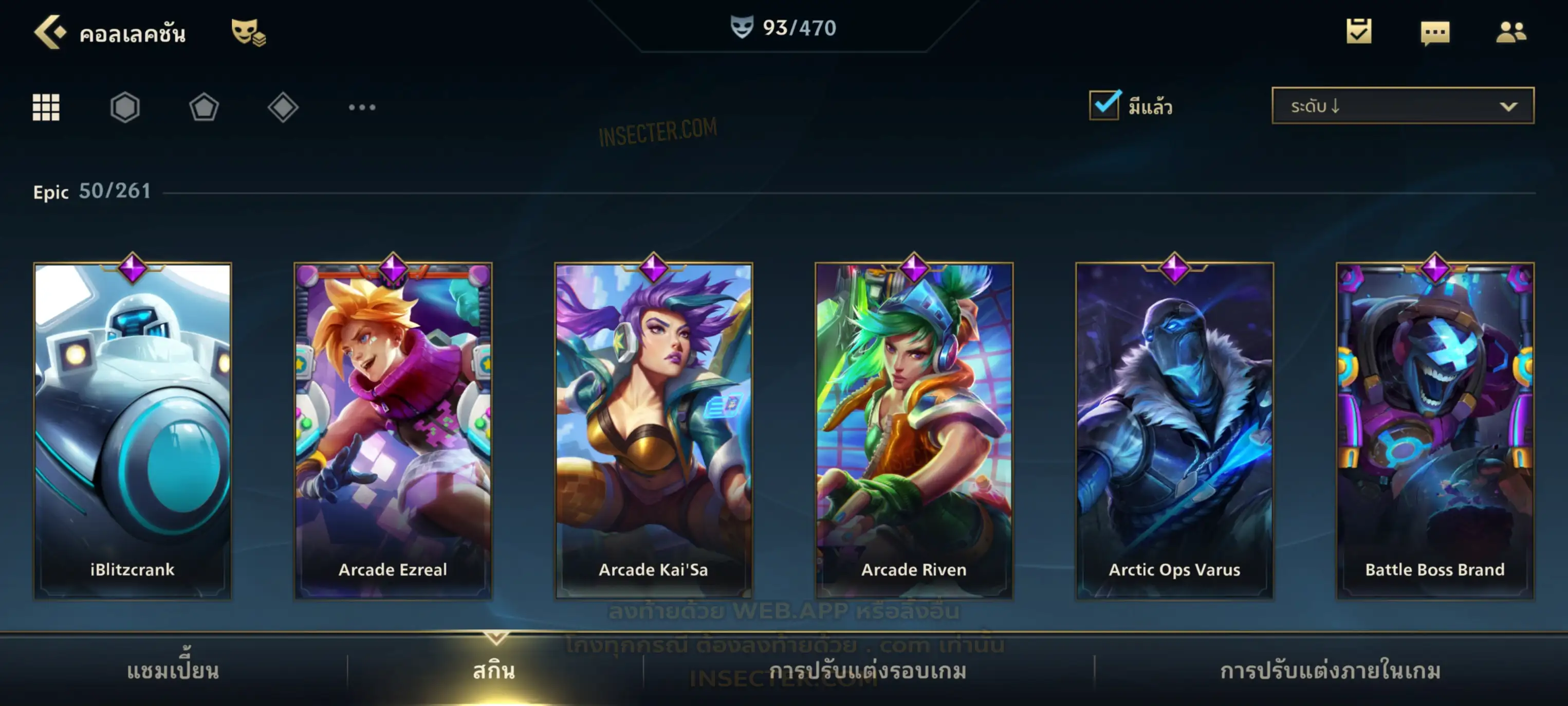The image size is (1568, 706).
Task: Open the mask and coins icon
Action: 248,32
